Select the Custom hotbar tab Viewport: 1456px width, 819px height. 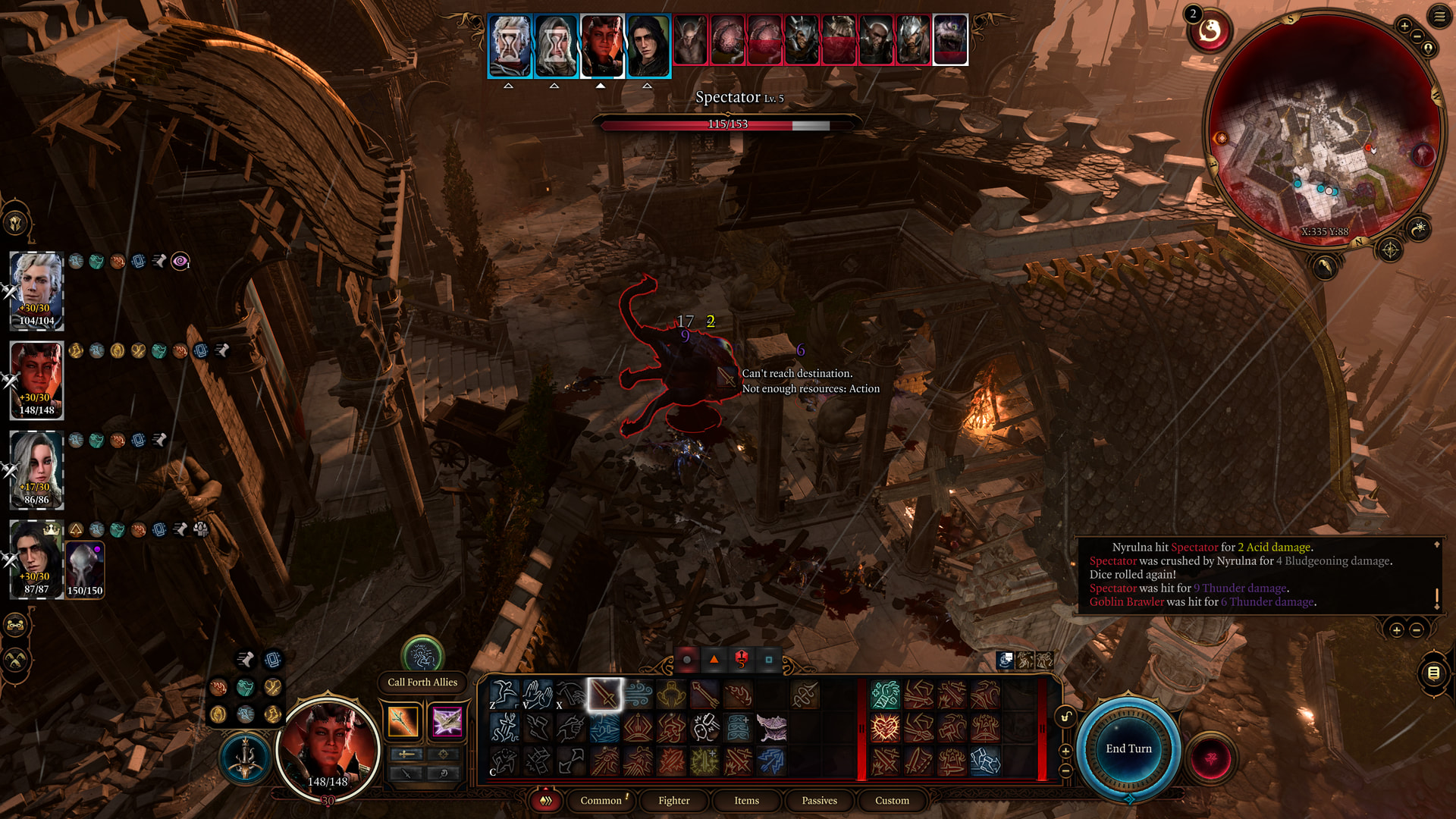tap(892, 800)
